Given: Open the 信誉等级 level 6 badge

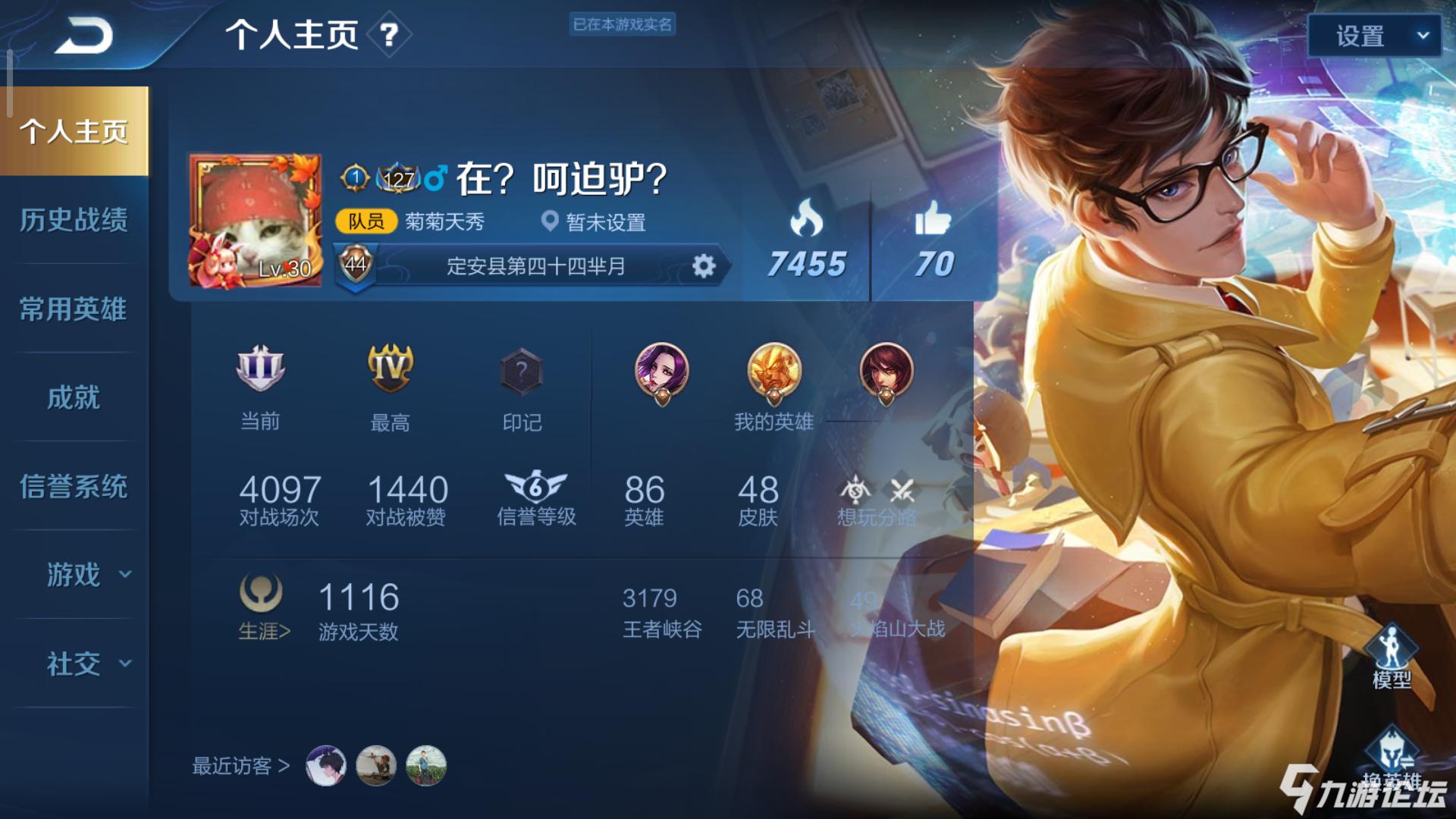Looking at the screenshot, I should [x=538, y=488].
